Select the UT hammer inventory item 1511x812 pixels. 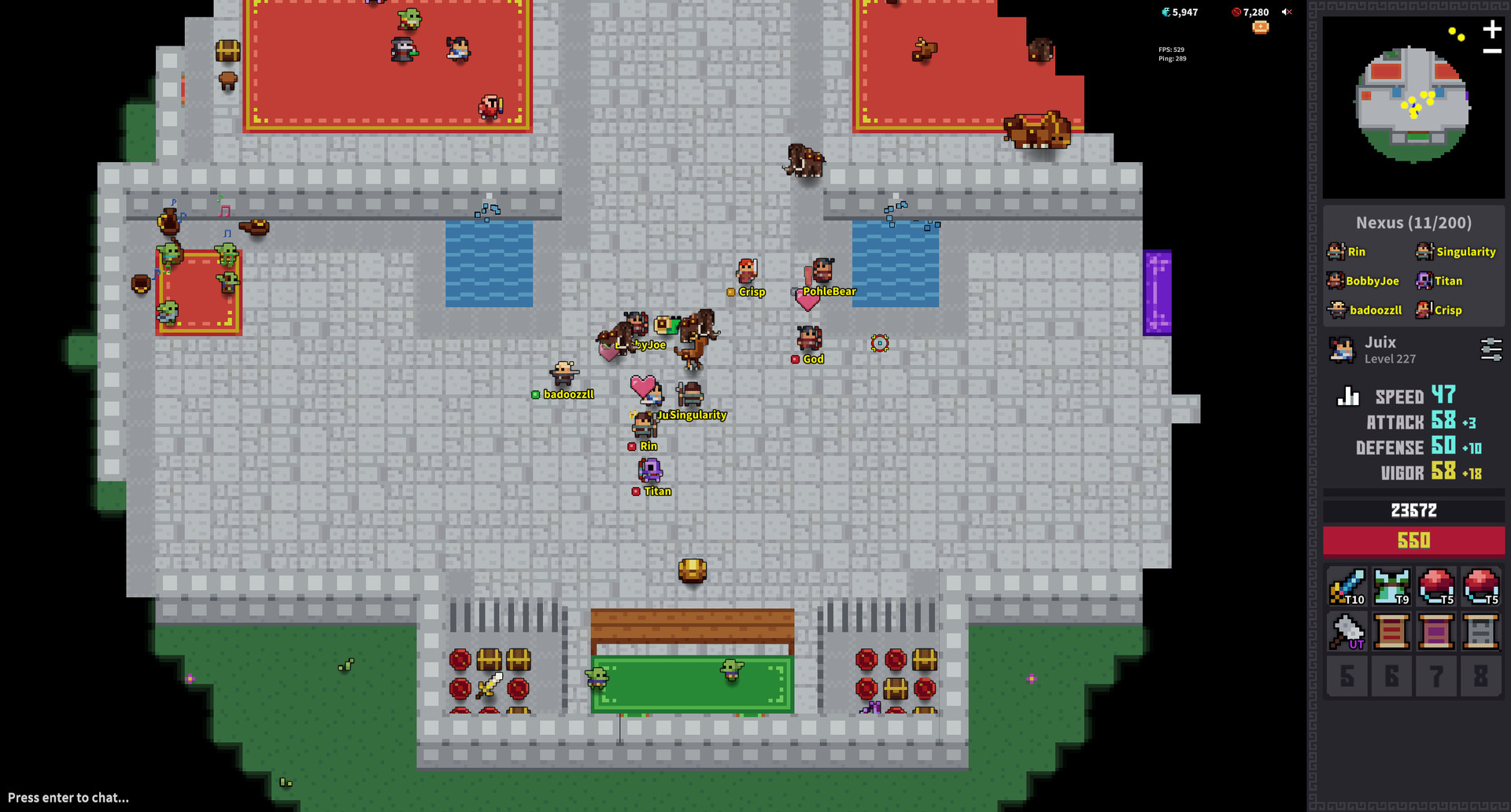pos(1347,631)
